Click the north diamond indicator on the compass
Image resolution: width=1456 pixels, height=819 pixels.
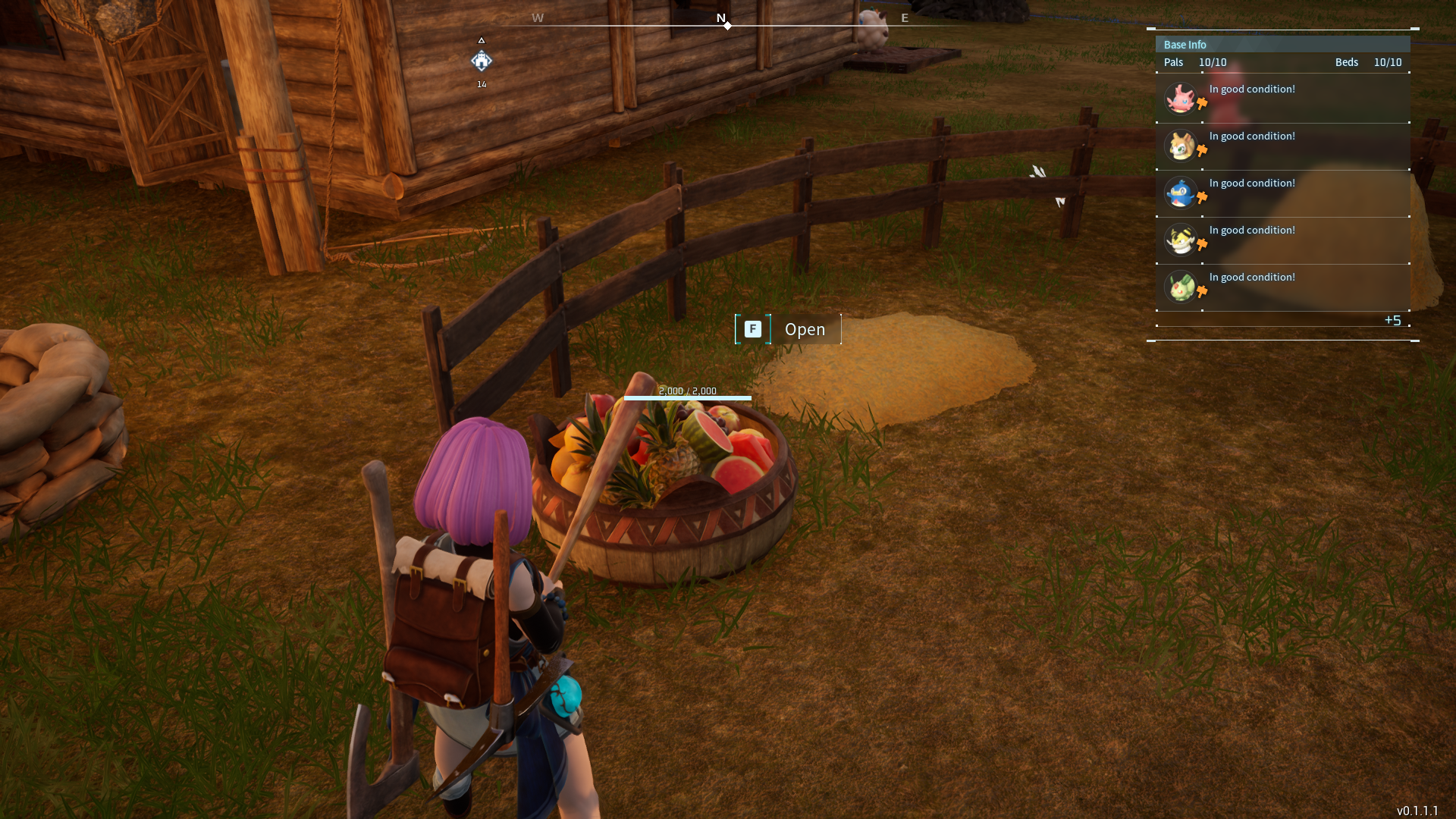tap(726, 24)
